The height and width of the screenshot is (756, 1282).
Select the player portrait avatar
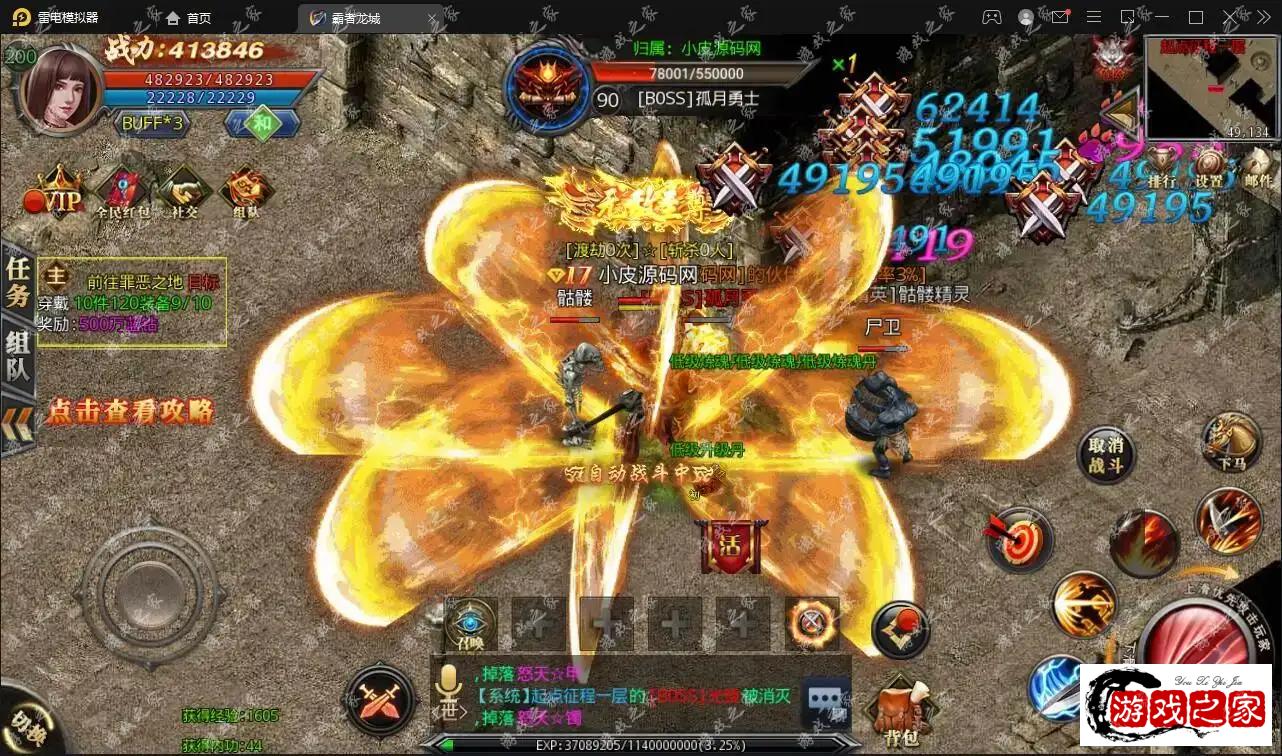tap(60, 87)
